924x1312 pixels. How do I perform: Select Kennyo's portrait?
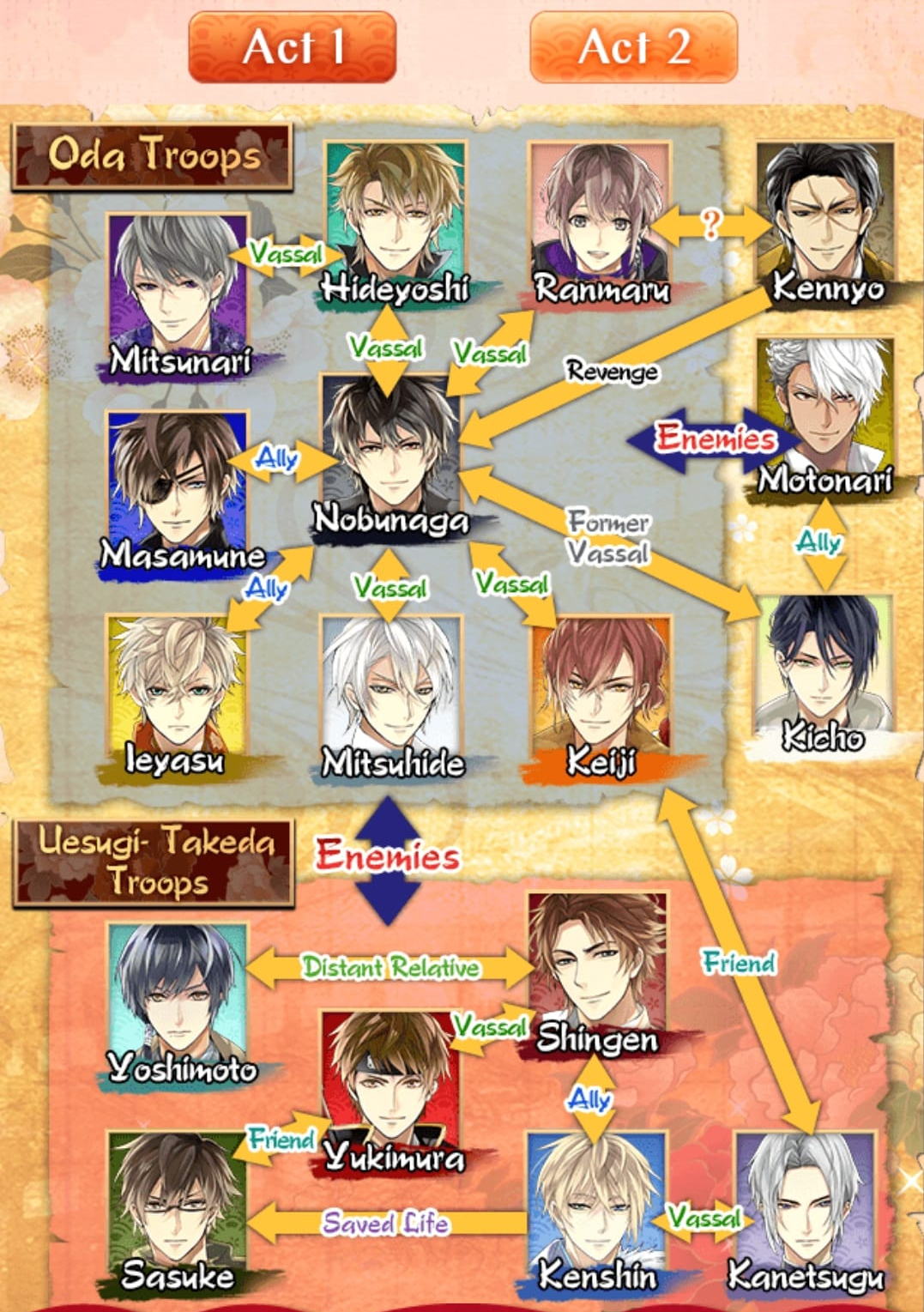825,215
